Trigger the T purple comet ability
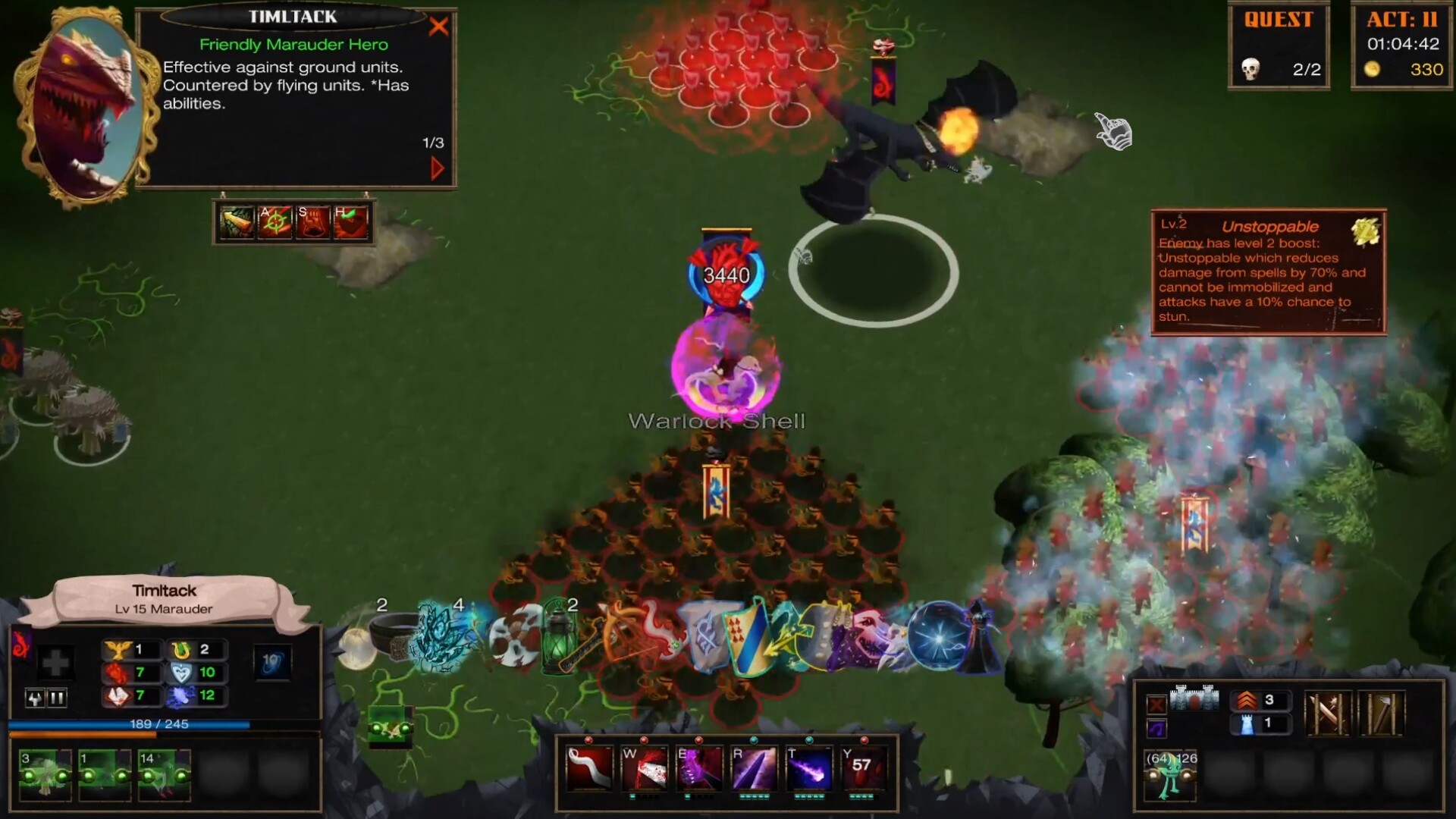 pos(808,767)
